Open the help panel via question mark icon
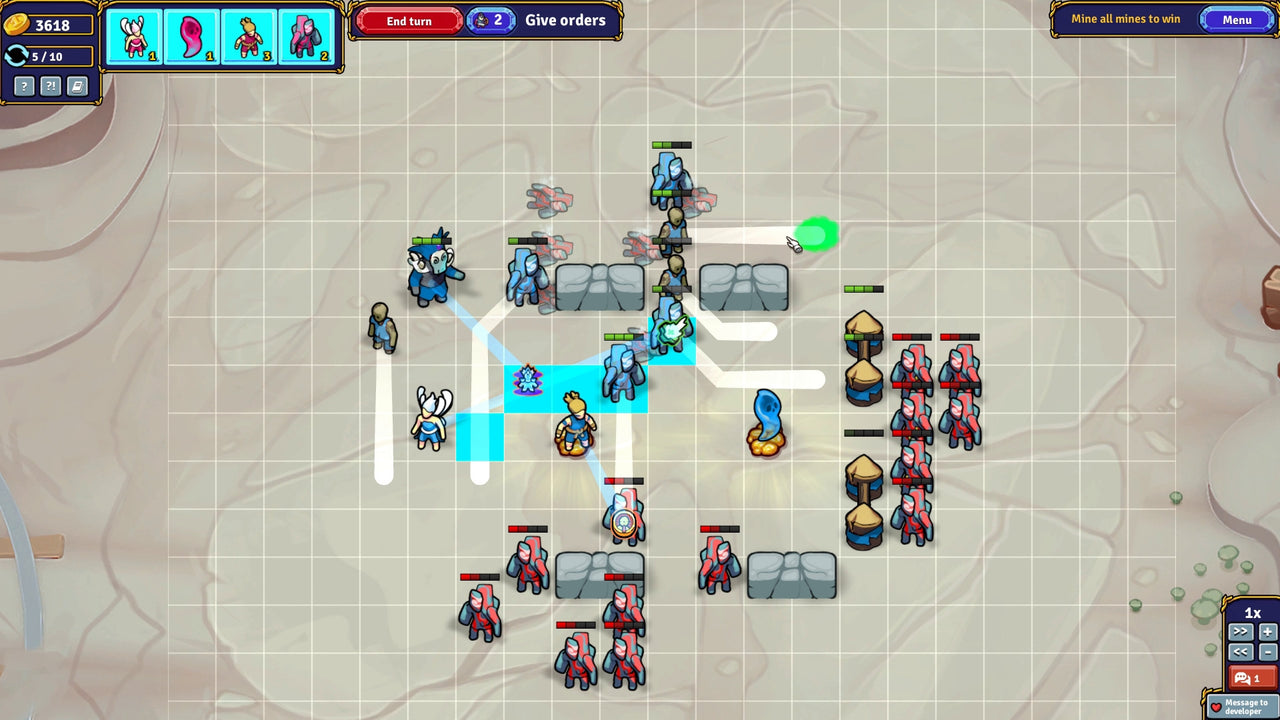The width and height of the screenshot is (1280, 720). point(22,87)
